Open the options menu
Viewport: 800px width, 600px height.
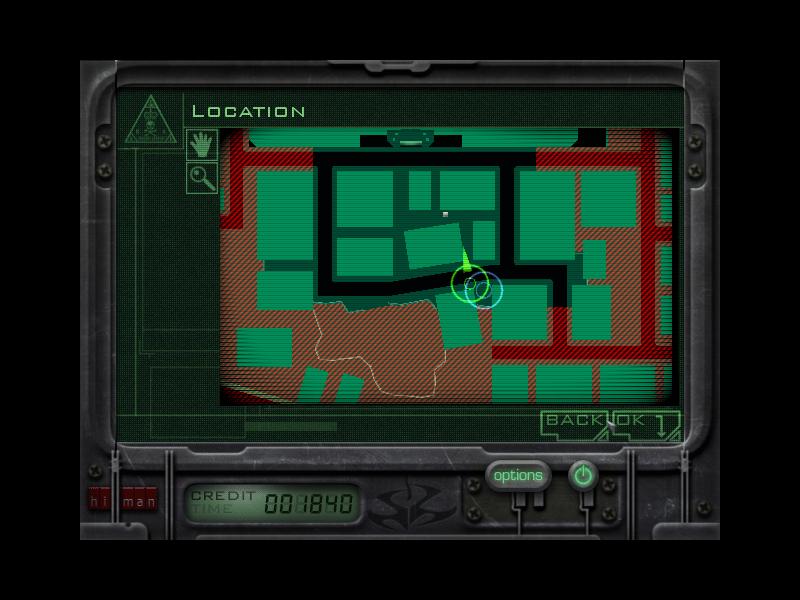pyautogui.click(x=518, y=476)
